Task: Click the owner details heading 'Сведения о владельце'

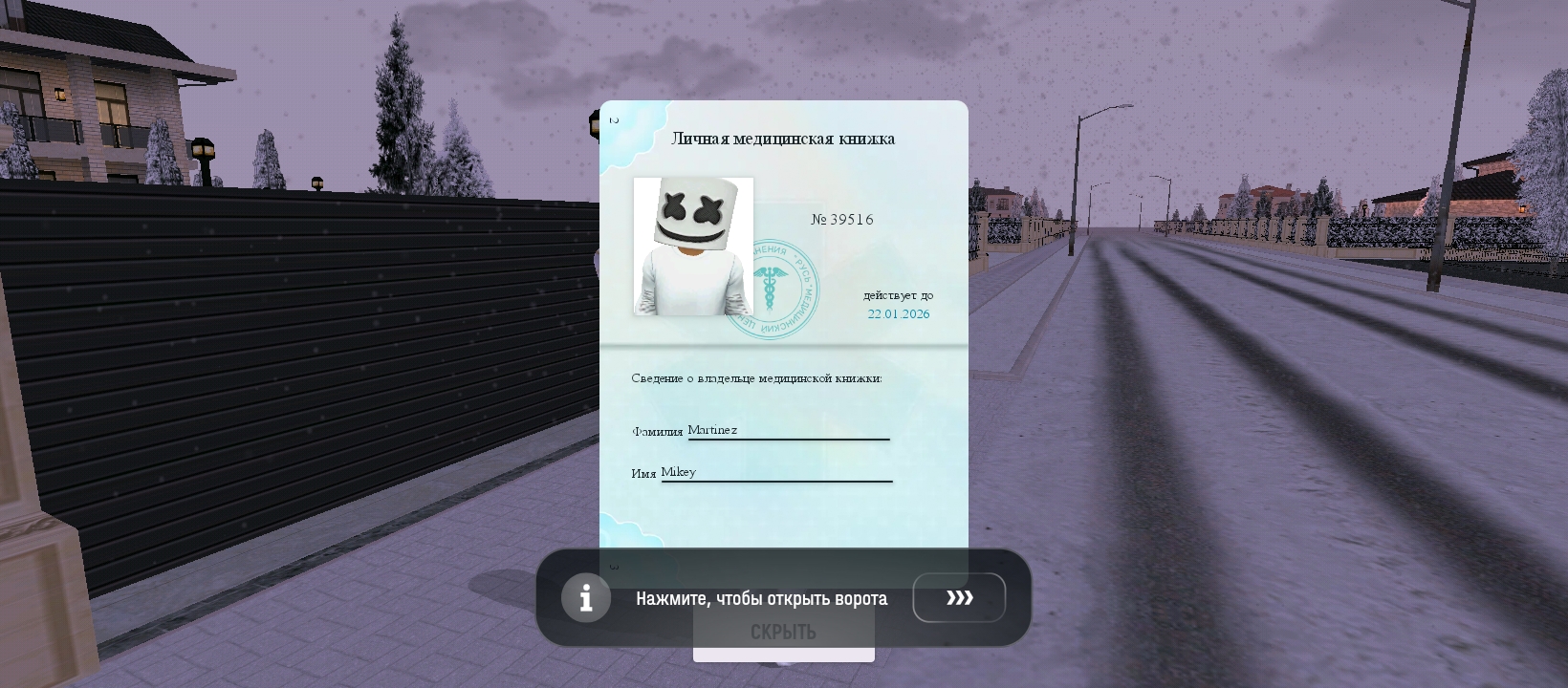Action: [x=755, y=378]
